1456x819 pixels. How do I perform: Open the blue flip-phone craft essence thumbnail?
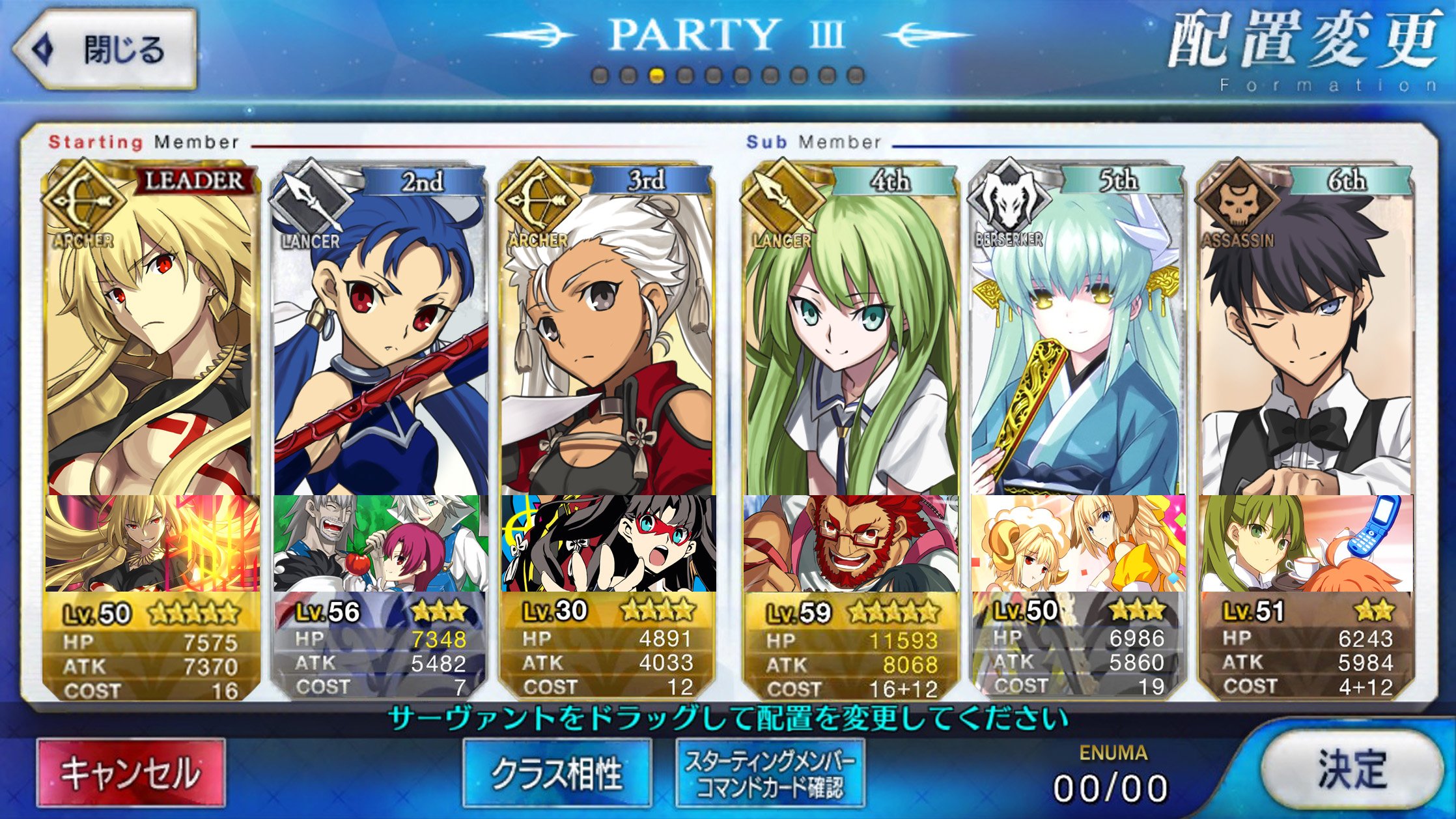(x=1306, y=543)
